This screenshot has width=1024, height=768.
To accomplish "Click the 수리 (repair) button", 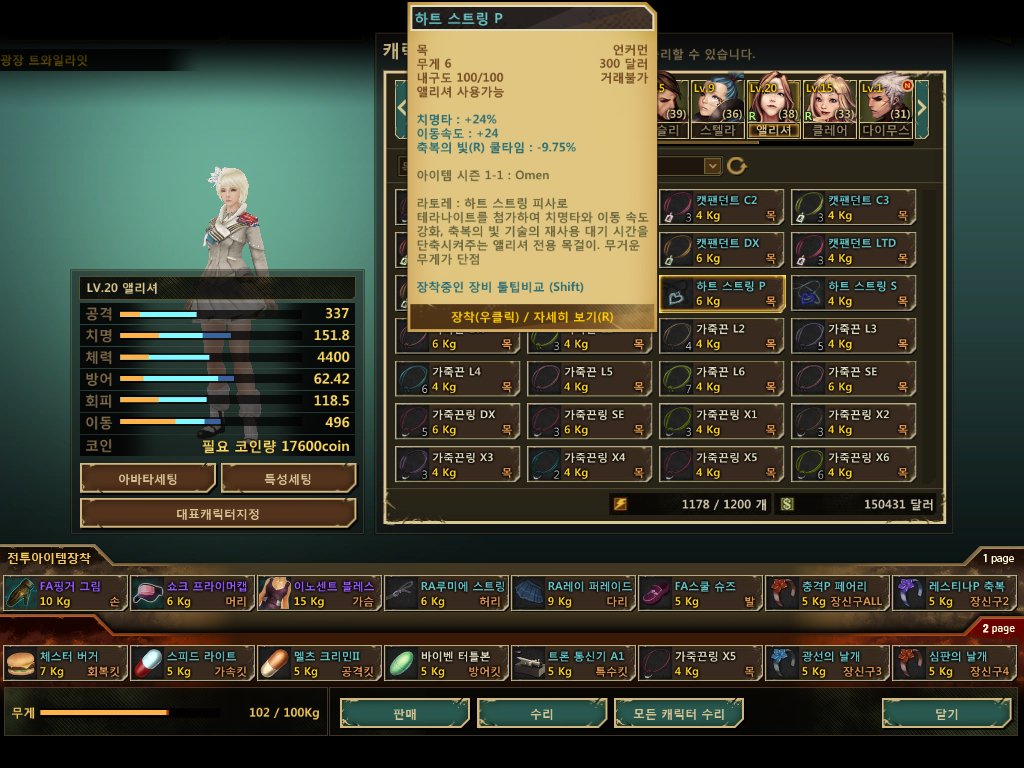I will pos(542,714).
